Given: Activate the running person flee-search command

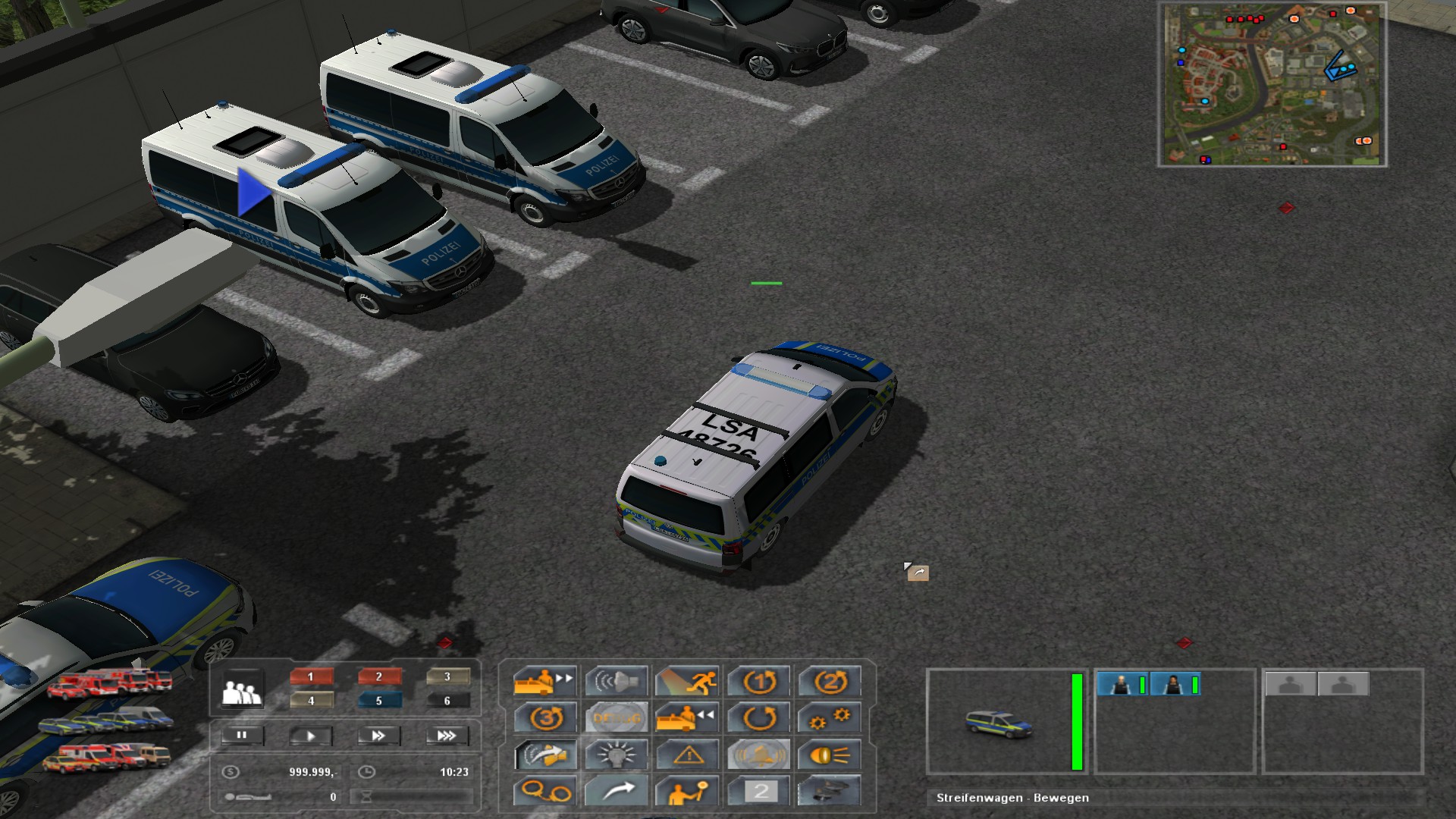Looking at the screenshot, I should click(688, 681).
